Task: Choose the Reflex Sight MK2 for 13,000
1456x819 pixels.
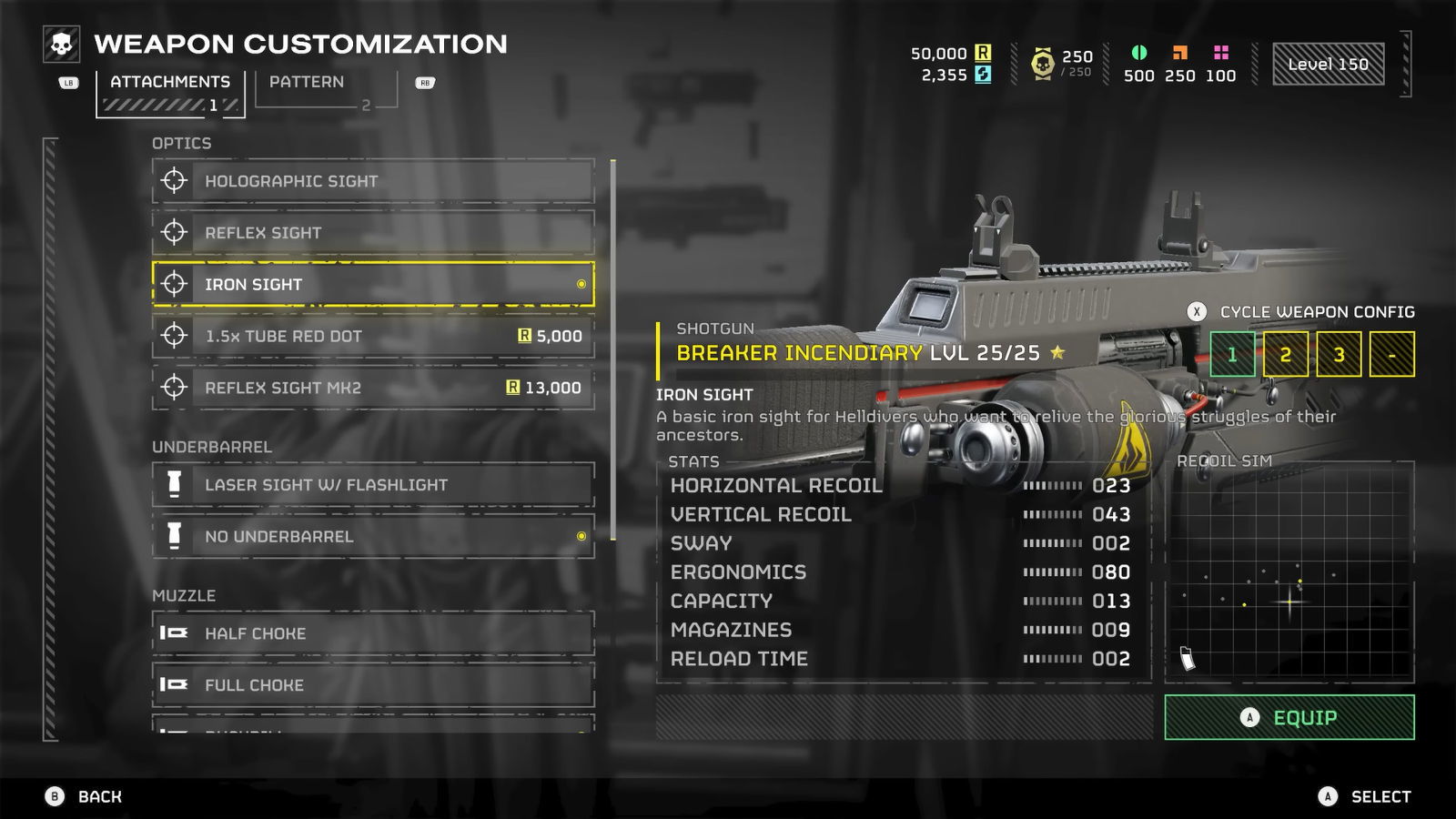Action: [x=373, y=388]
